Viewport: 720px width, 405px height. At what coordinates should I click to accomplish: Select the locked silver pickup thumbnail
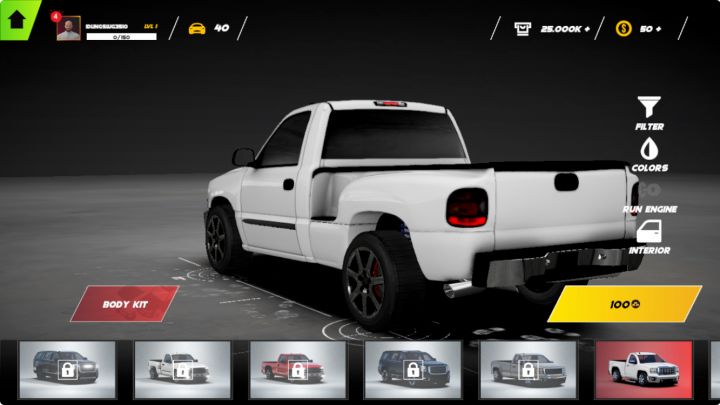coord(527,370)
